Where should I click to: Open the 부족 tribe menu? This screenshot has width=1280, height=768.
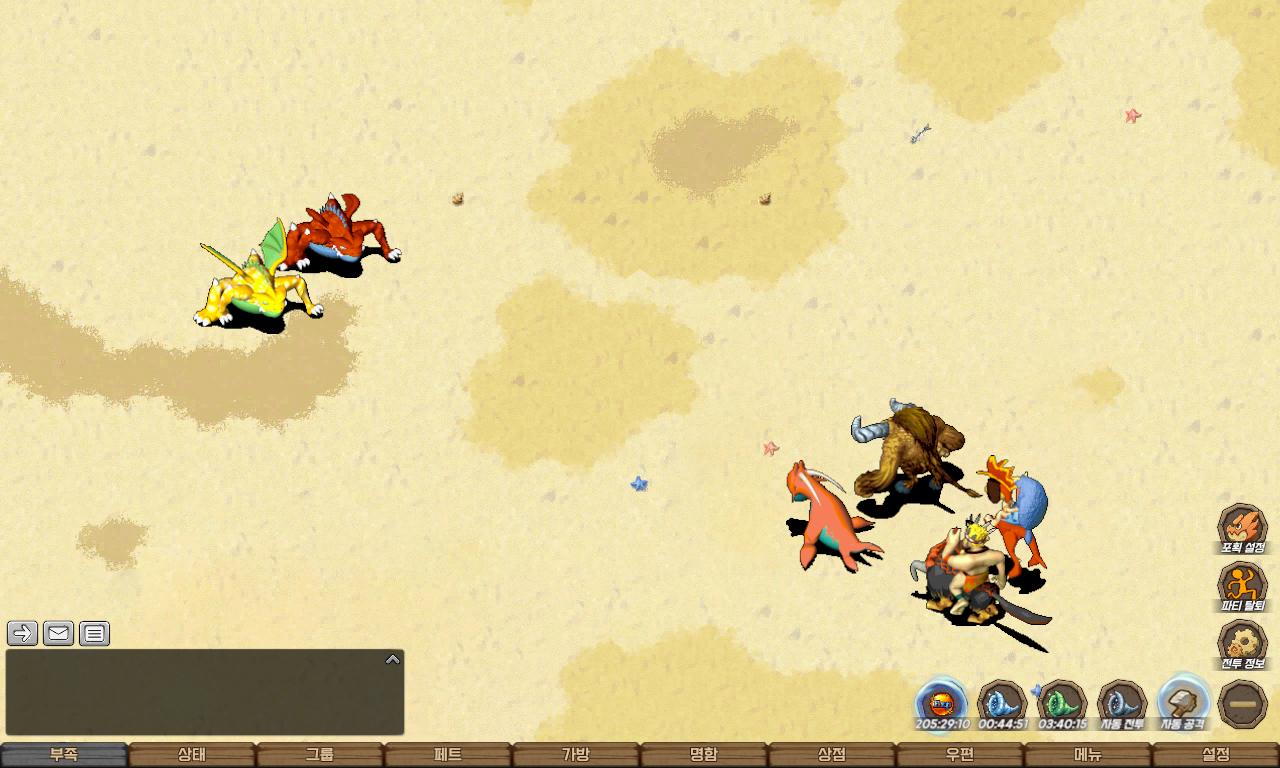point(64,755)
